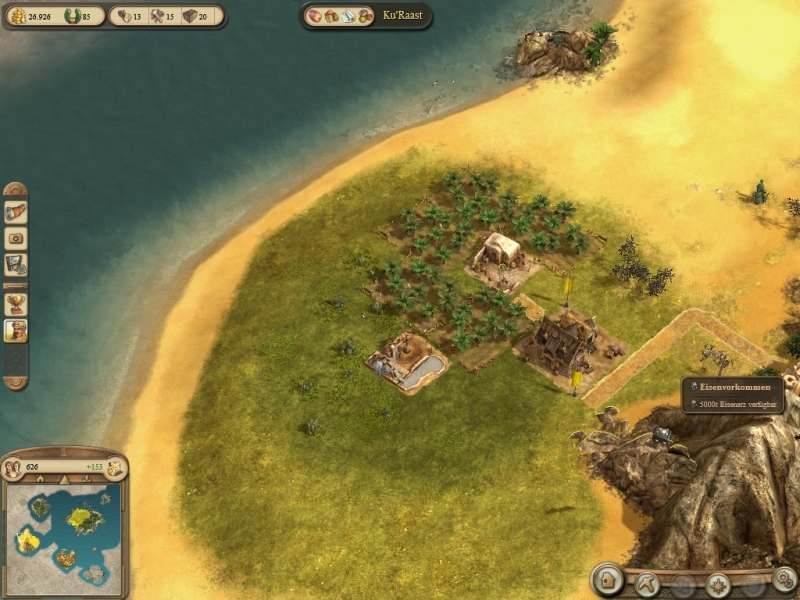Open the trophy achievements panel
The width and height of the screenshot is (800, 600).
click(16, 303)
